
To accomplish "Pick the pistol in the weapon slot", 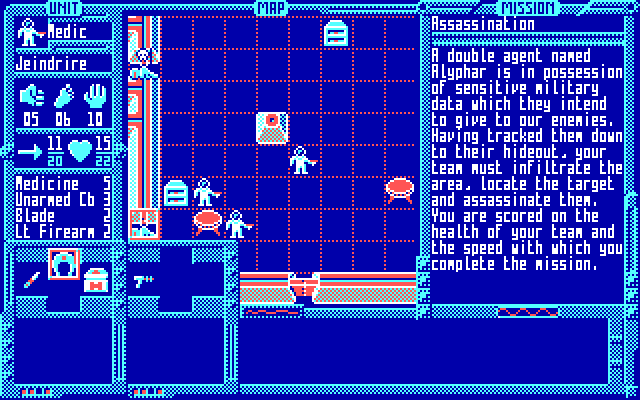I will click(143, 281).
